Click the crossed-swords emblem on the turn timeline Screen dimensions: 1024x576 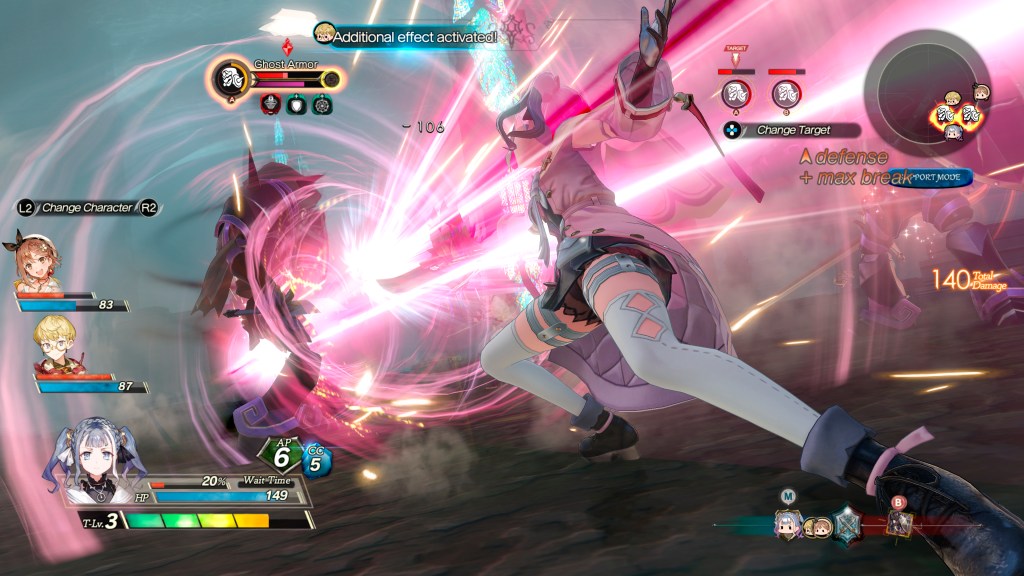click(848, 525)
